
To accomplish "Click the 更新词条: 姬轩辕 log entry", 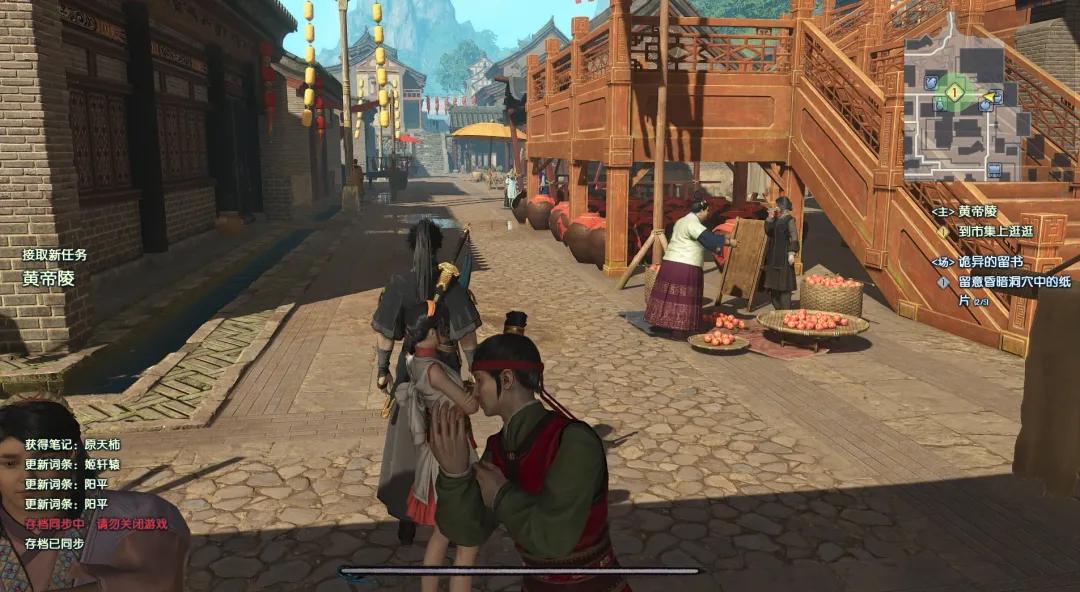I will click(x=73, y=465).
